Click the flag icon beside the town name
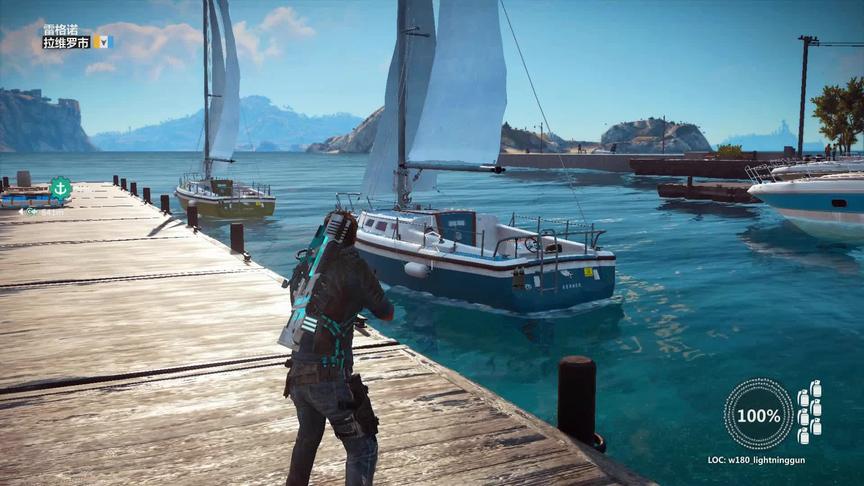The image size is (864, 486). pyautogui.click(x=102, y=42)
